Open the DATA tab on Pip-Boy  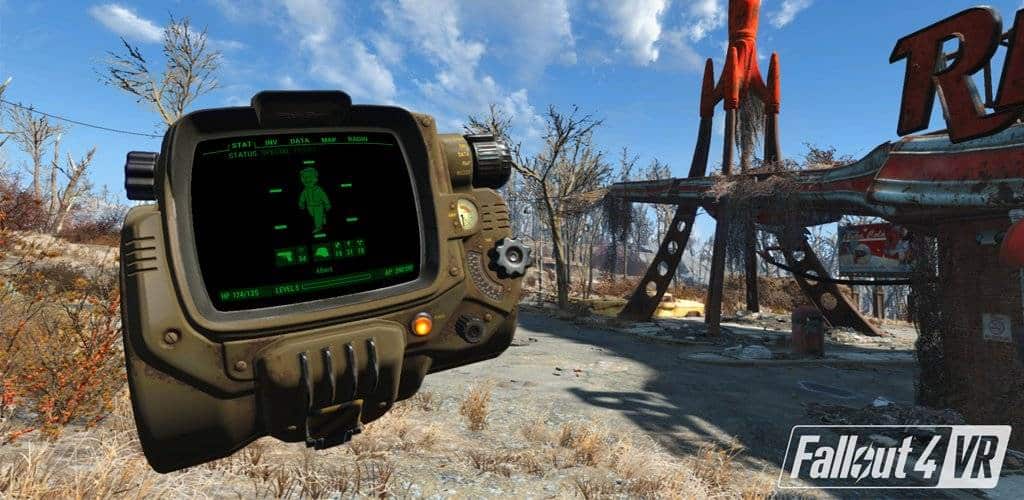(x=298, y=142)
